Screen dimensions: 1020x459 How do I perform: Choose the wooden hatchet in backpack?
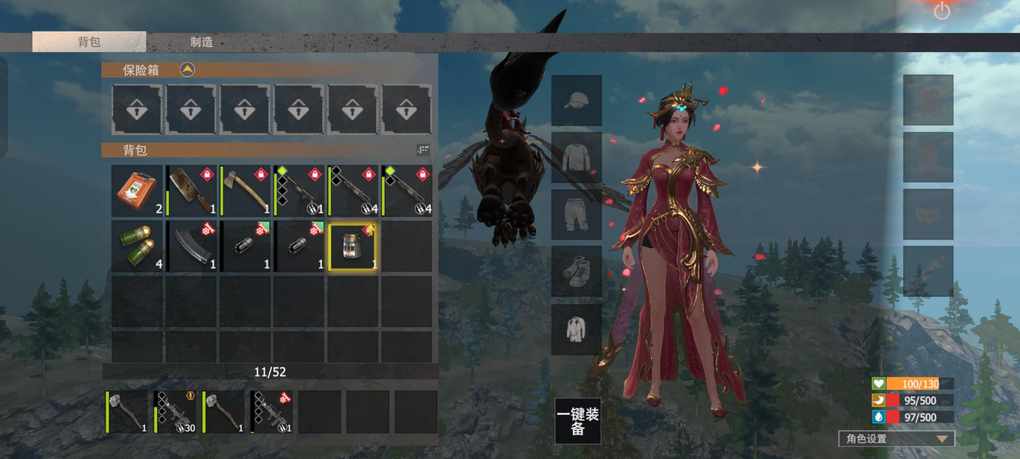[x=245, y=191]
